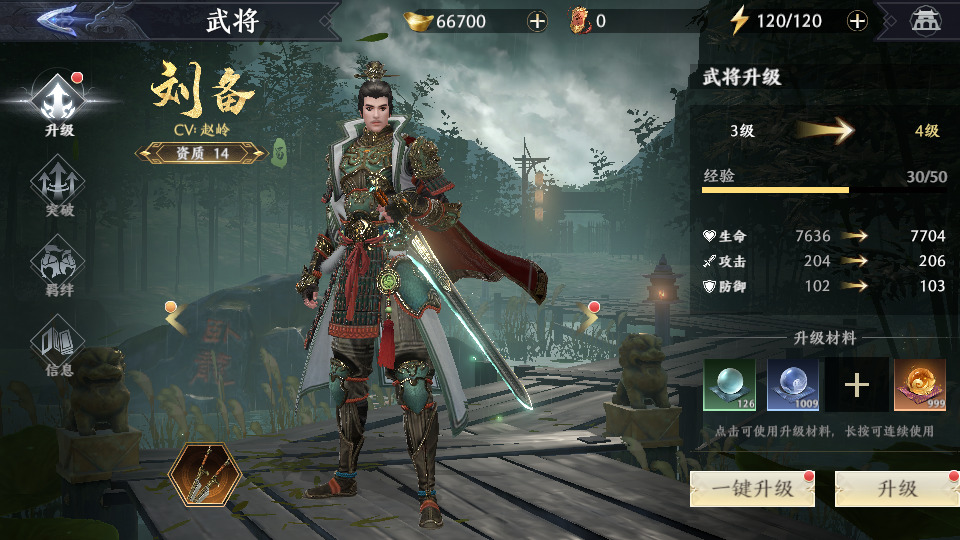Return home via the pagoda icon
Image resolution: width=960 pixels, height=540 pixels.
(926, 21)
